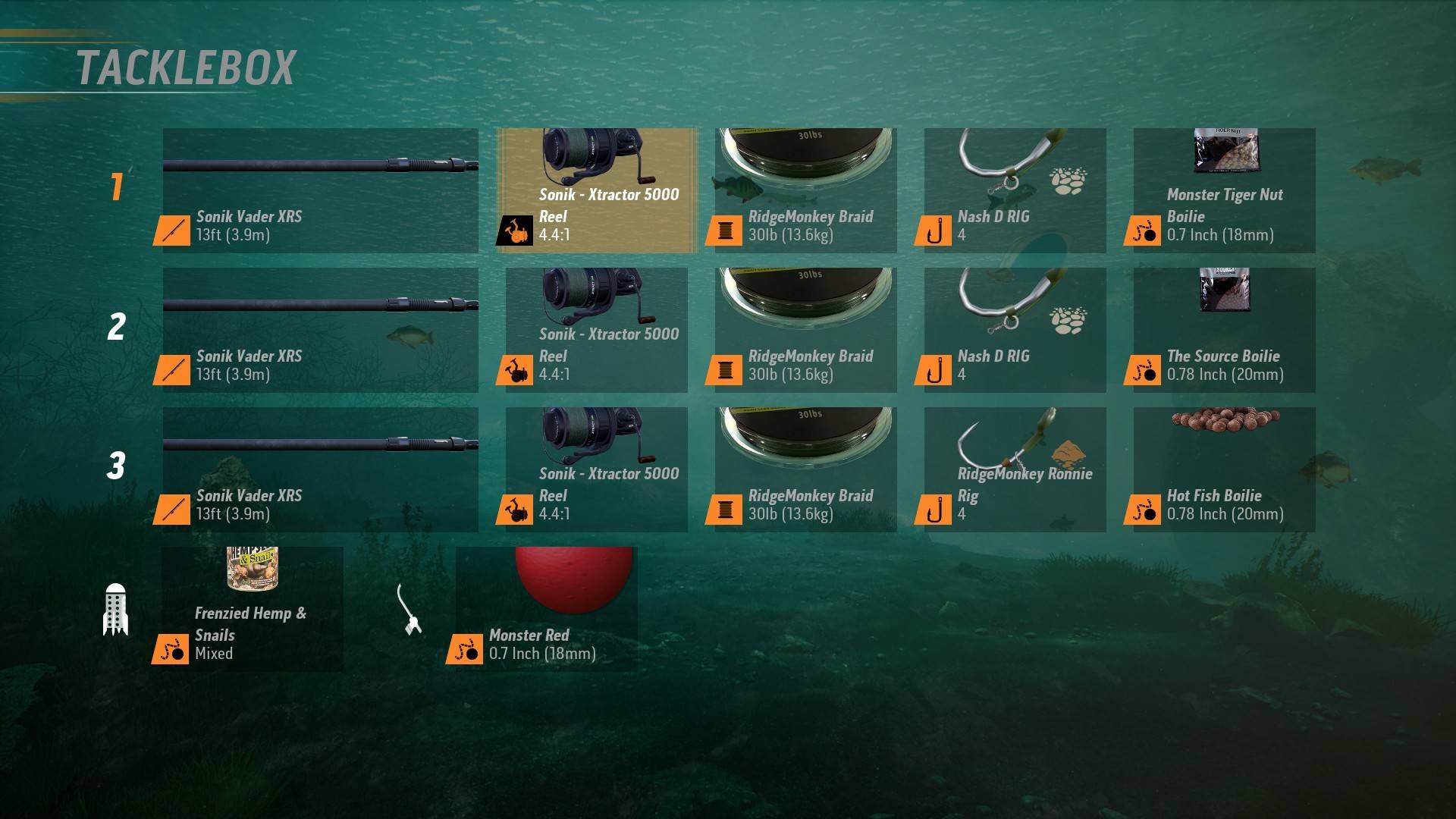Open The Source Boilie bait slot
This screenshot has width=1456, height=819.
(x=1224, y=330)
